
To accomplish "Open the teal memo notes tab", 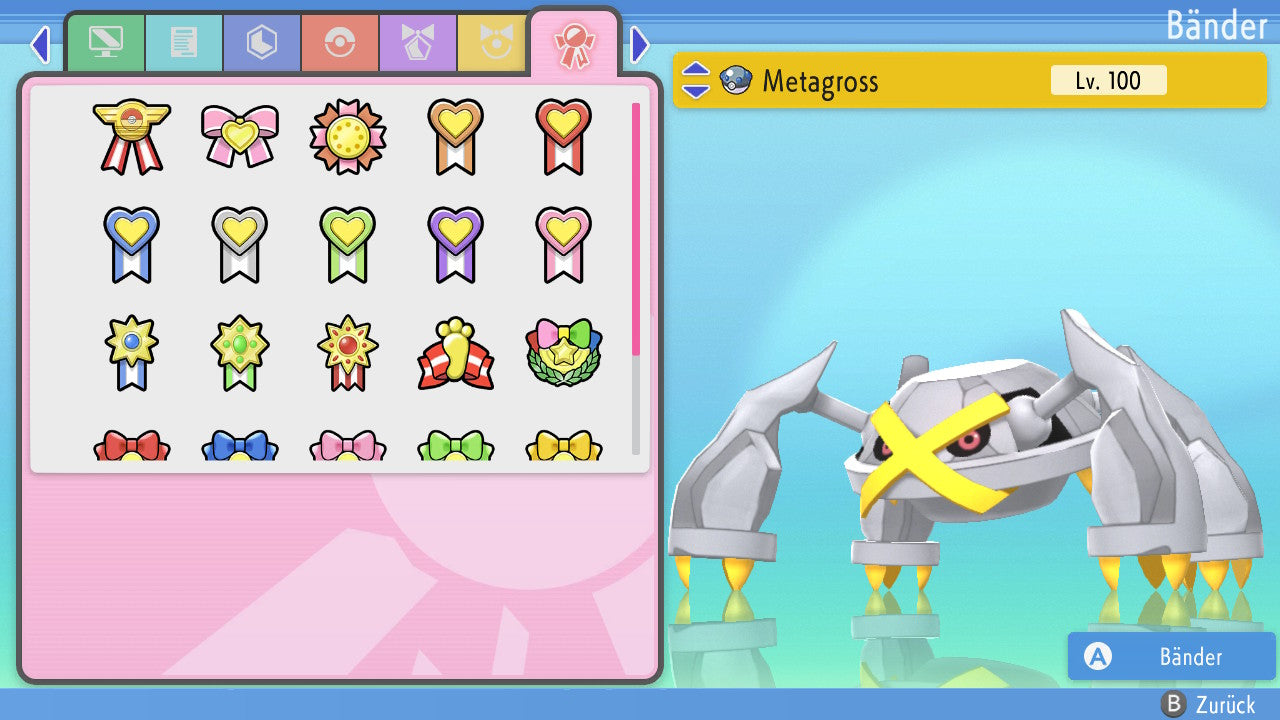I will pos(184,42).
